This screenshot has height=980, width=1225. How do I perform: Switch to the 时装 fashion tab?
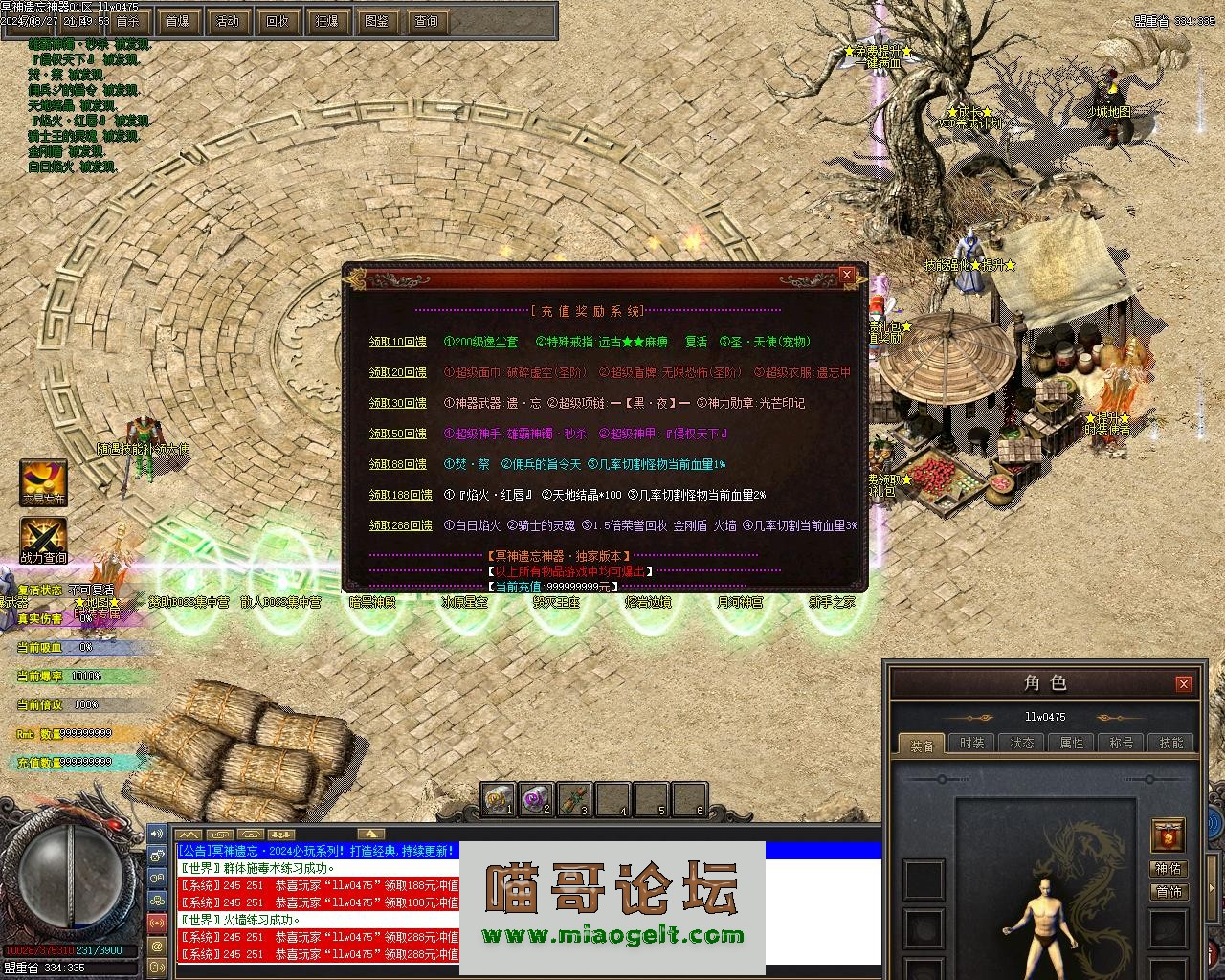(971, 743)
